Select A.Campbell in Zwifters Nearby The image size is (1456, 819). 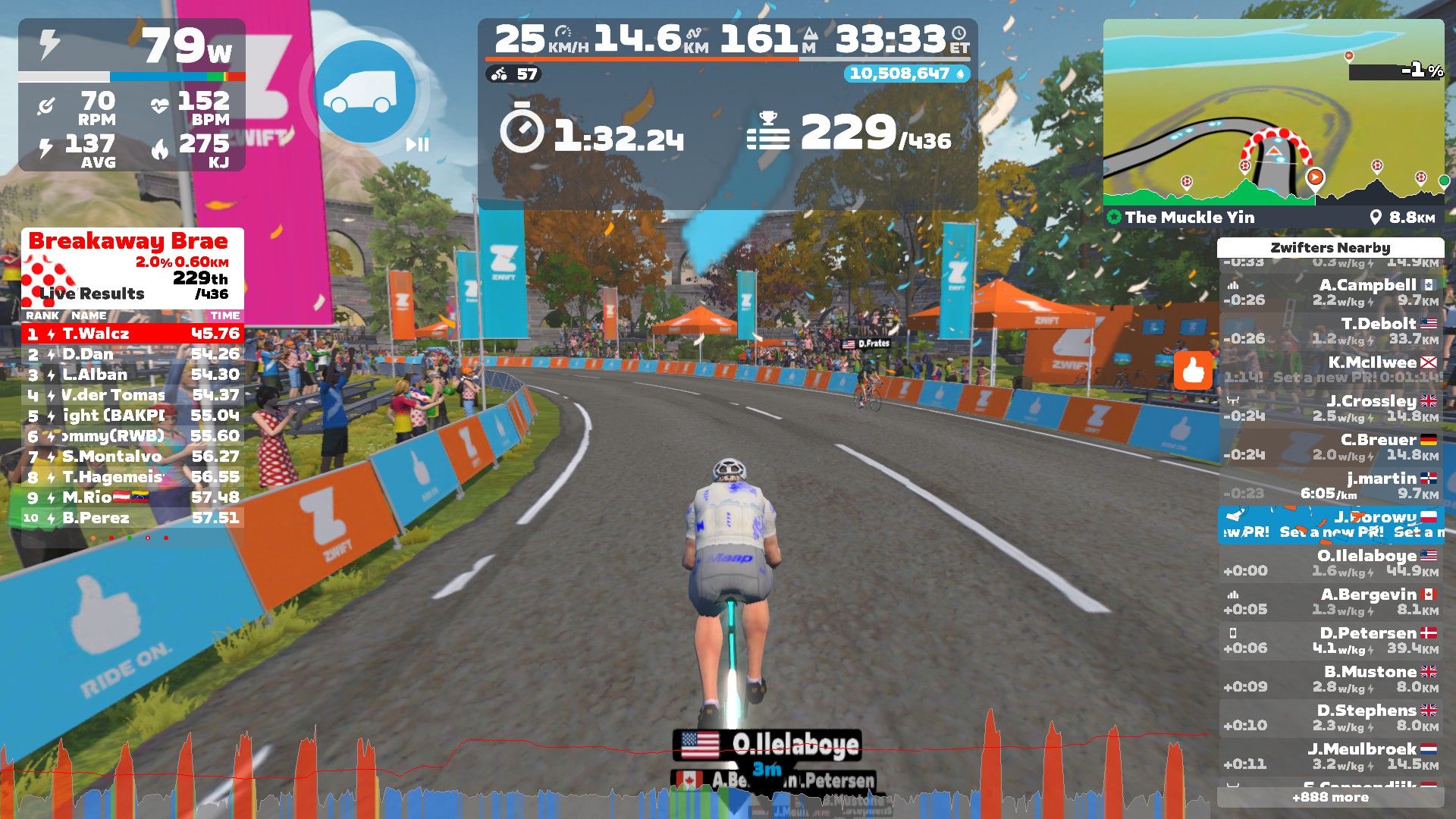pyautogui.click(x=1331, y=293)
